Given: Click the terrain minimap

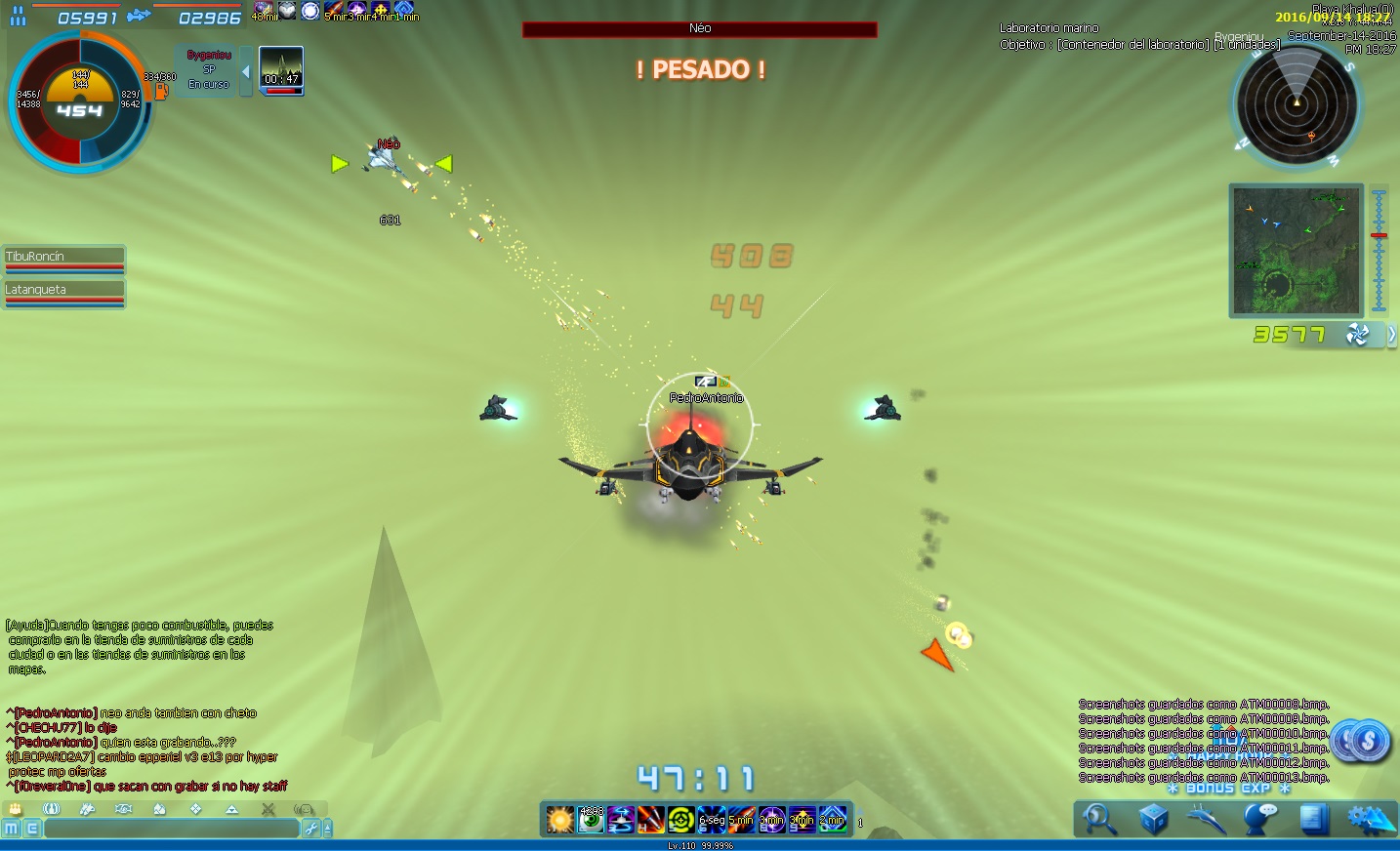Looking at the screenshot, I should (1296, 251).
